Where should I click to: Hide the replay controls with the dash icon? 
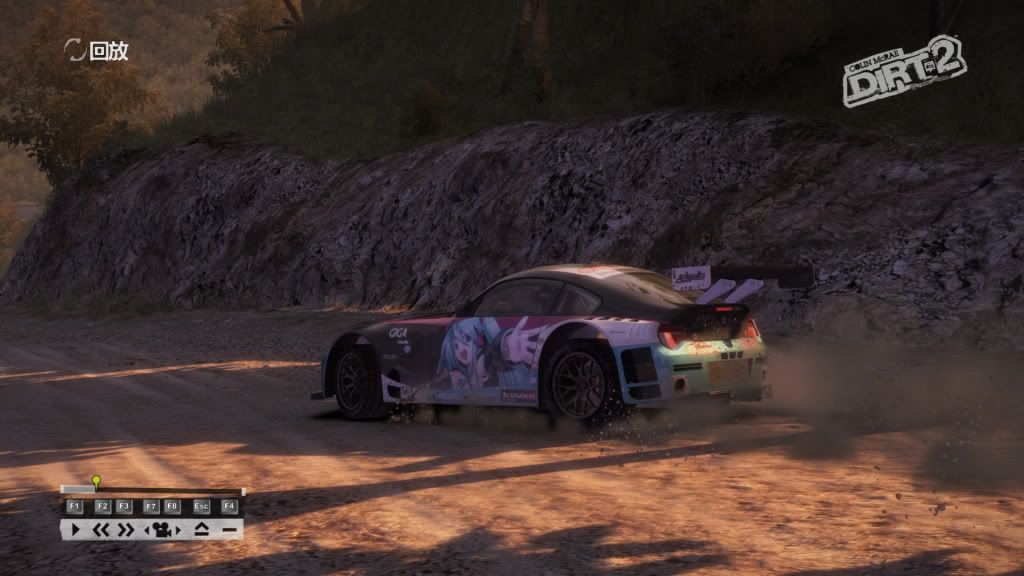tap(229, 529)
